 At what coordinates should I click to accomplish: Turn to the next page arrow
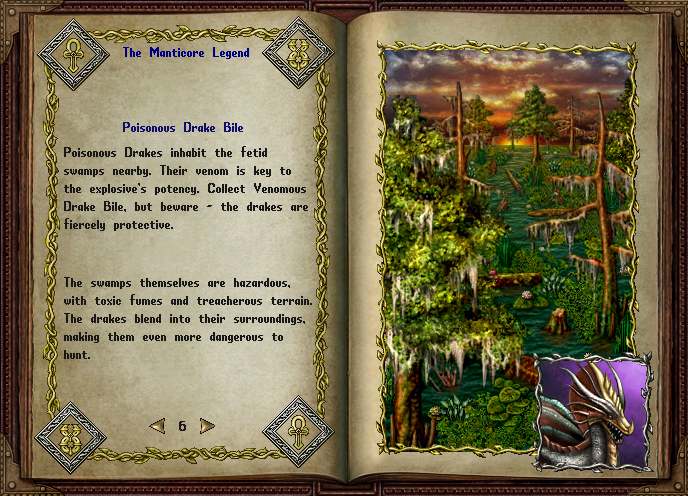[x=207, y=426]
